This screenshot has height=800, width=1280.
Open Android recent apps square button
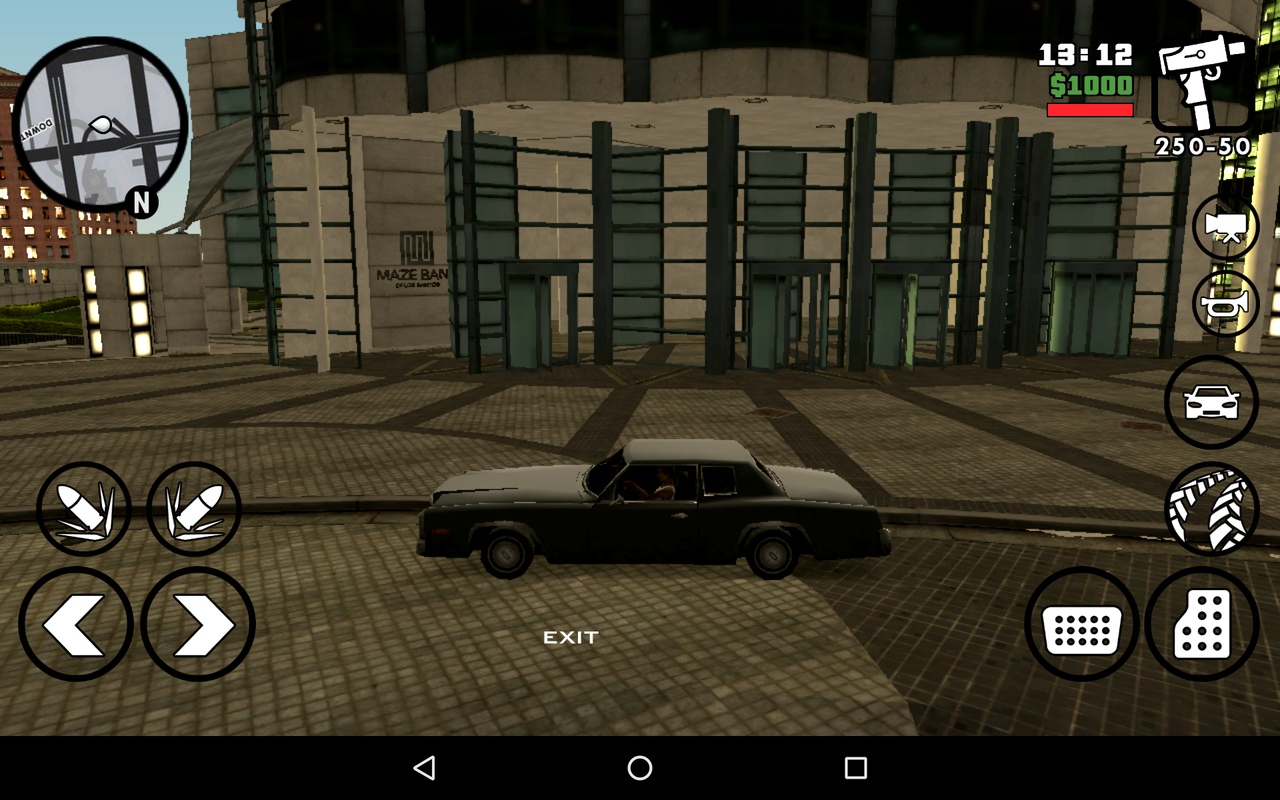pyautogui.click(x=853, y=767)
